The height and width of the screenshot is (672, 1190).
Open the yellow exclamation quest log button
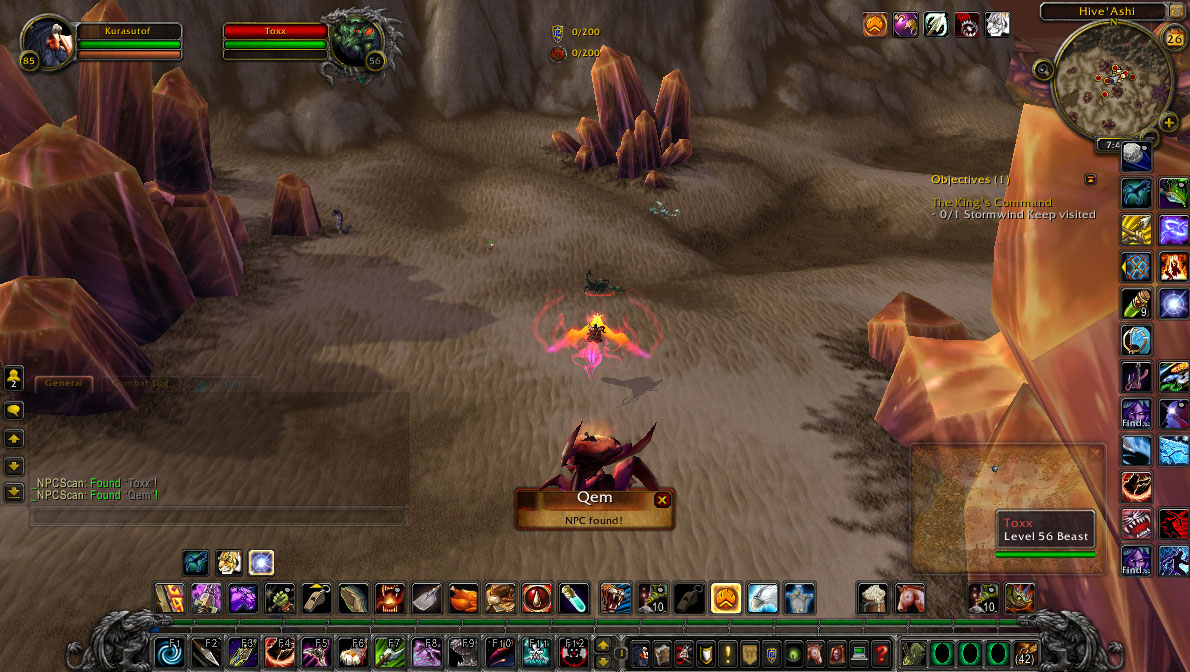tap(727, 654)
